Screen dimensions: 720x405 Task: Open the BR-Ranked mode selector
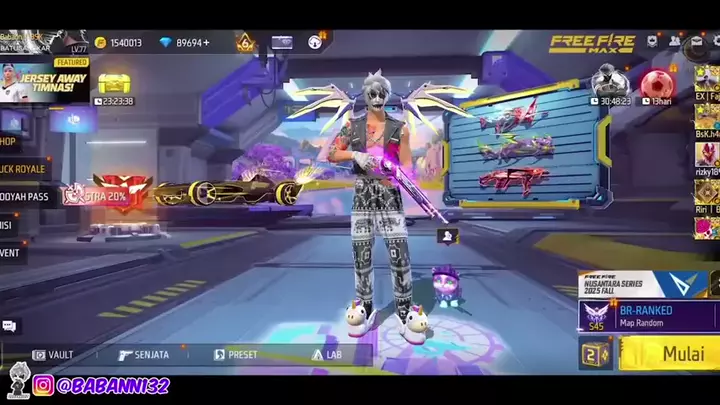(648, 317)
